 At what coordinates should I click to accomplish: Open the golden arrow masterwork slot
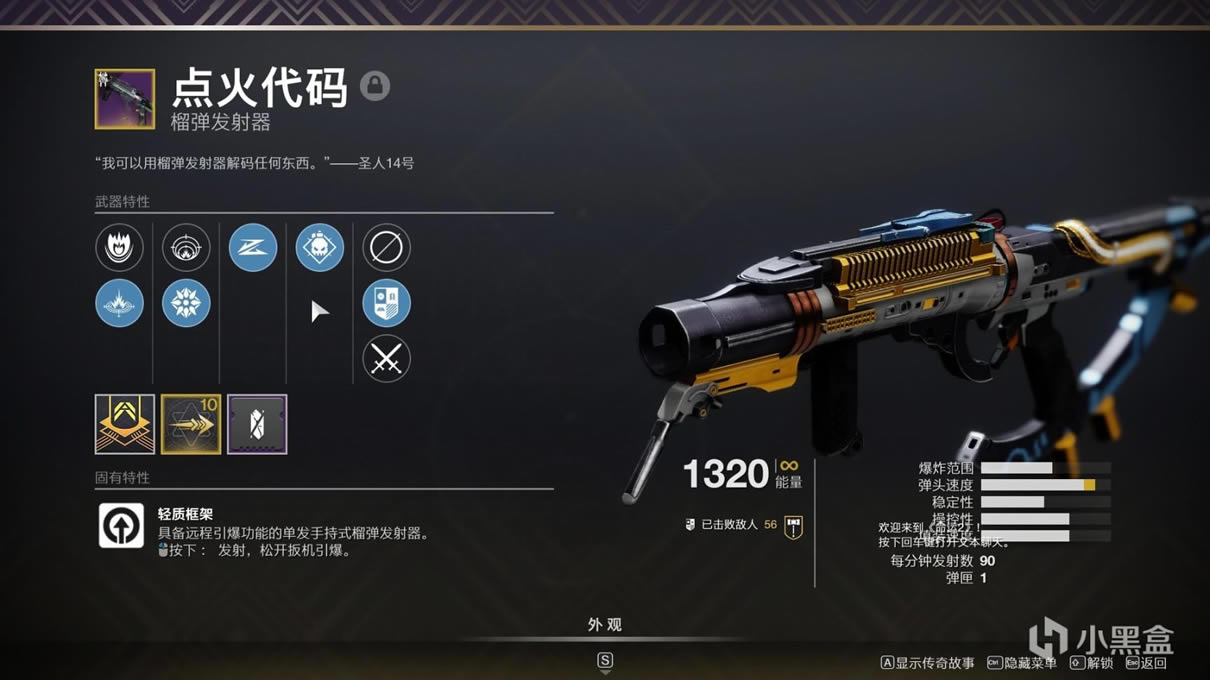(191, 424)
